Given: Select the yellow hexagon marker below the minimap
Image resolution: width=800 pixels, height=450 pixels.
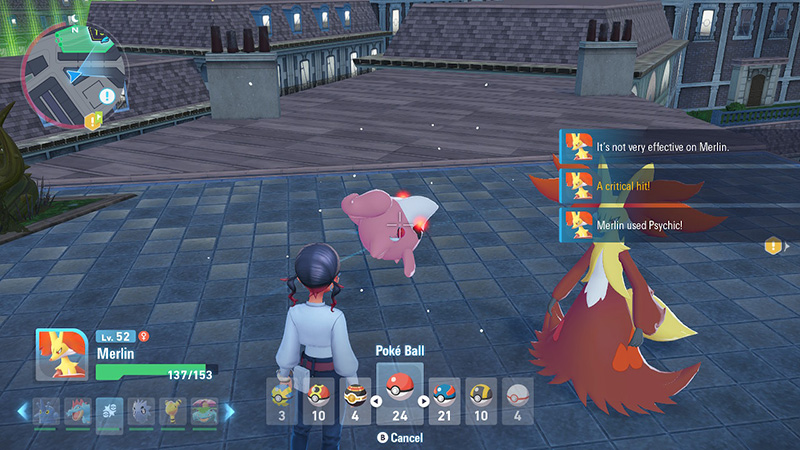Looking at the screenshot, I should (94, 120).
